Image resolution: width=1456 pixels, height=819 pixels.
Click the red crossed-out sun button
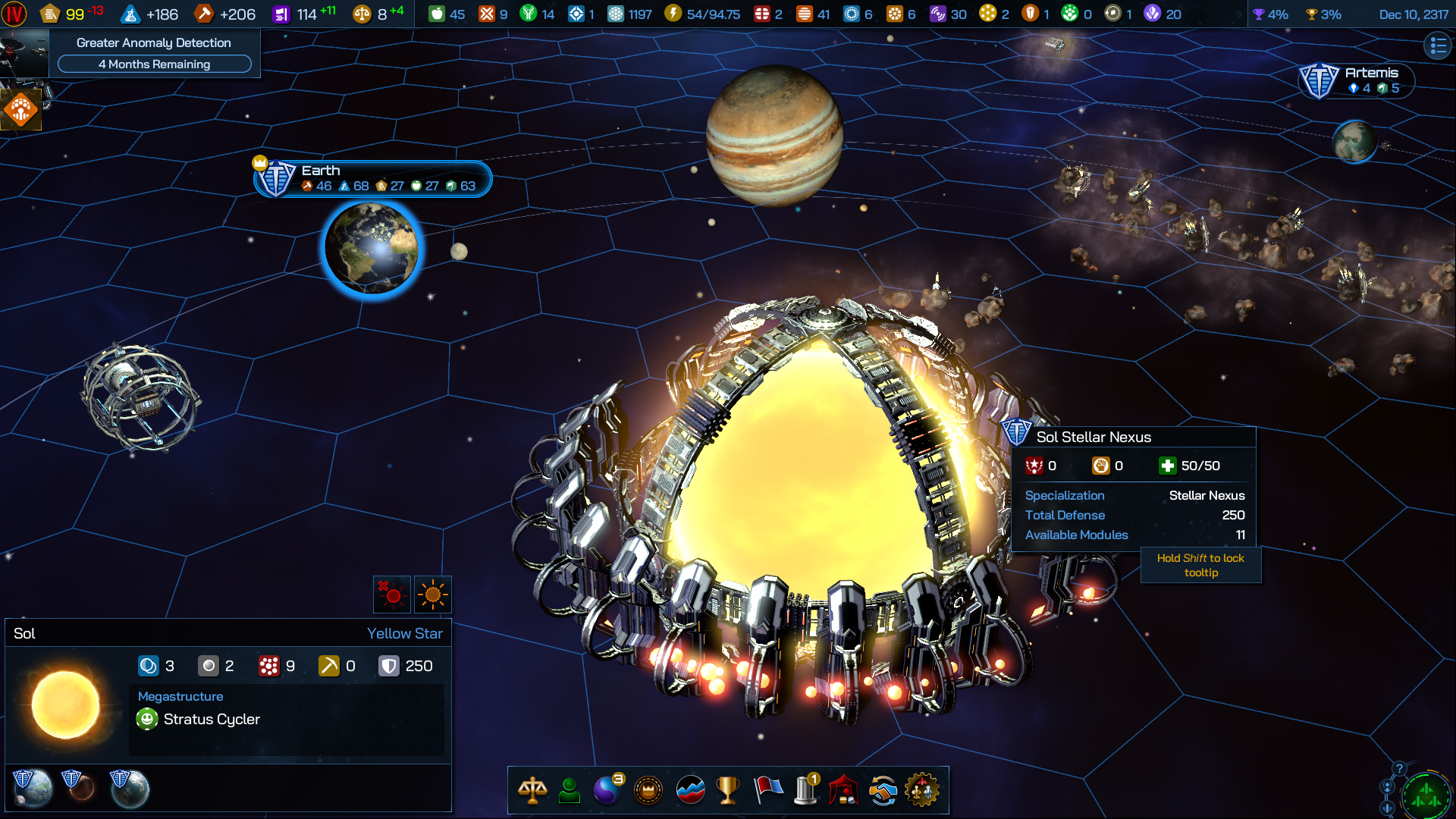tap(393, 595)
